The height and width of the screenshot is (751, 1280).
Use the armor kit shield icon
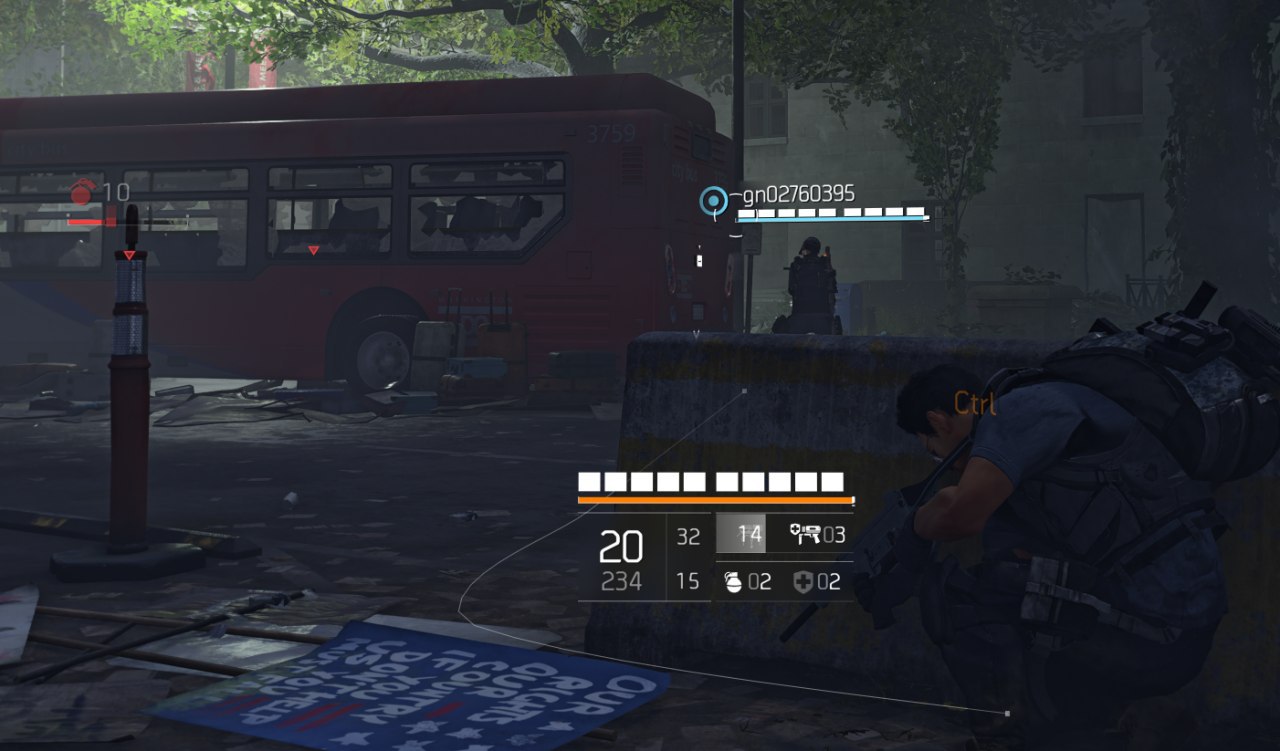coord(803,581)
